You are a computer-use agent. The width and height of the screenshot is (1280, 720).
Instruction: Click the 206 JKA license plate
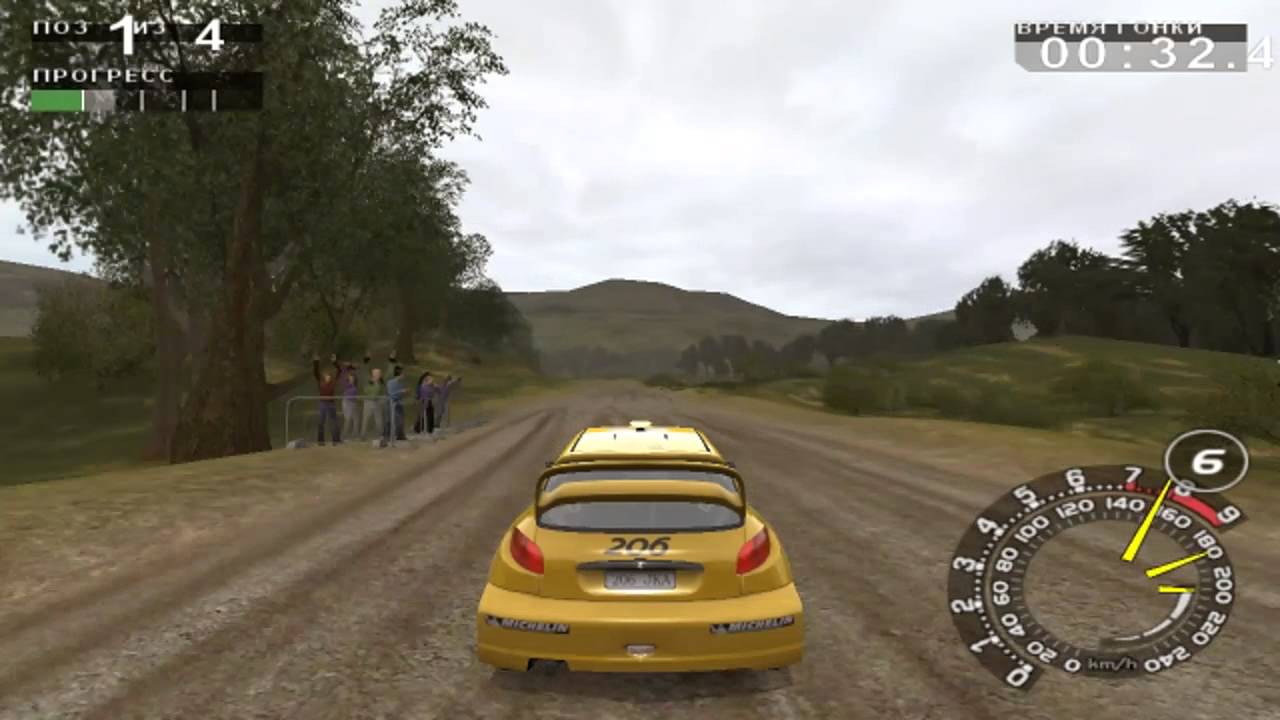coord(640,581)
